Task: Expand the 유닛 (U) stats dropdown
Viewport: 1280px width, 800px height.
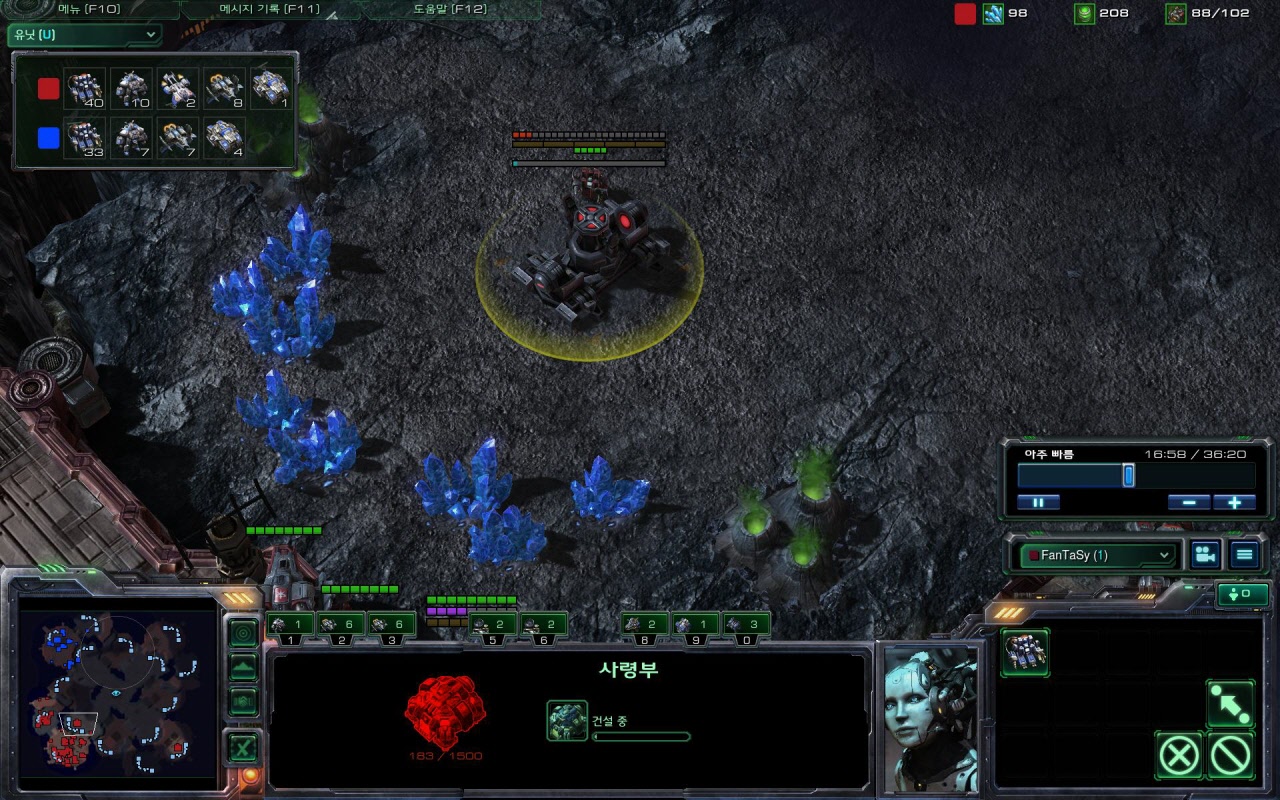Action: coord(84,35)
